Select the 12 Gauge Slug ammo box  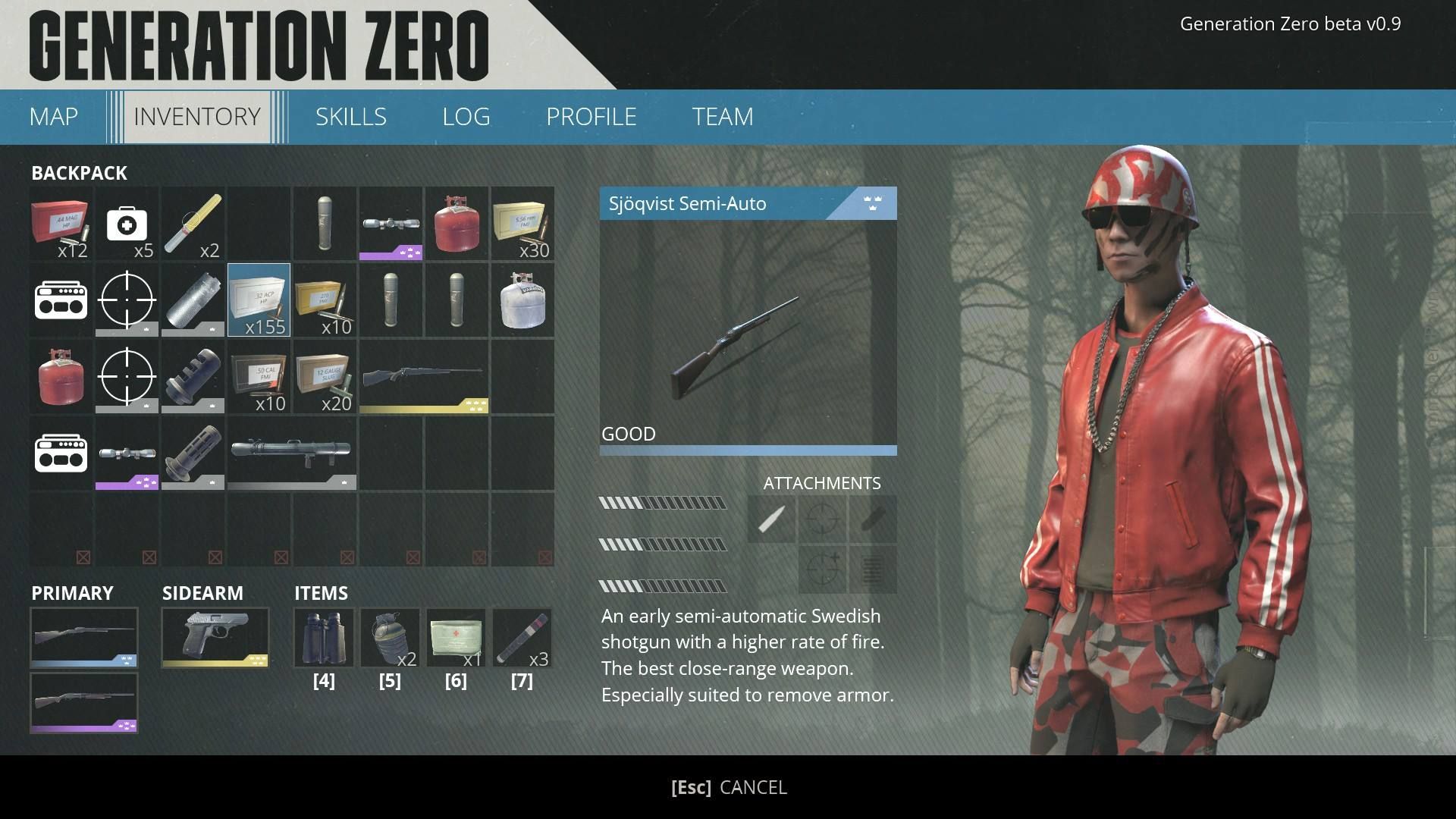pos(325,377)
